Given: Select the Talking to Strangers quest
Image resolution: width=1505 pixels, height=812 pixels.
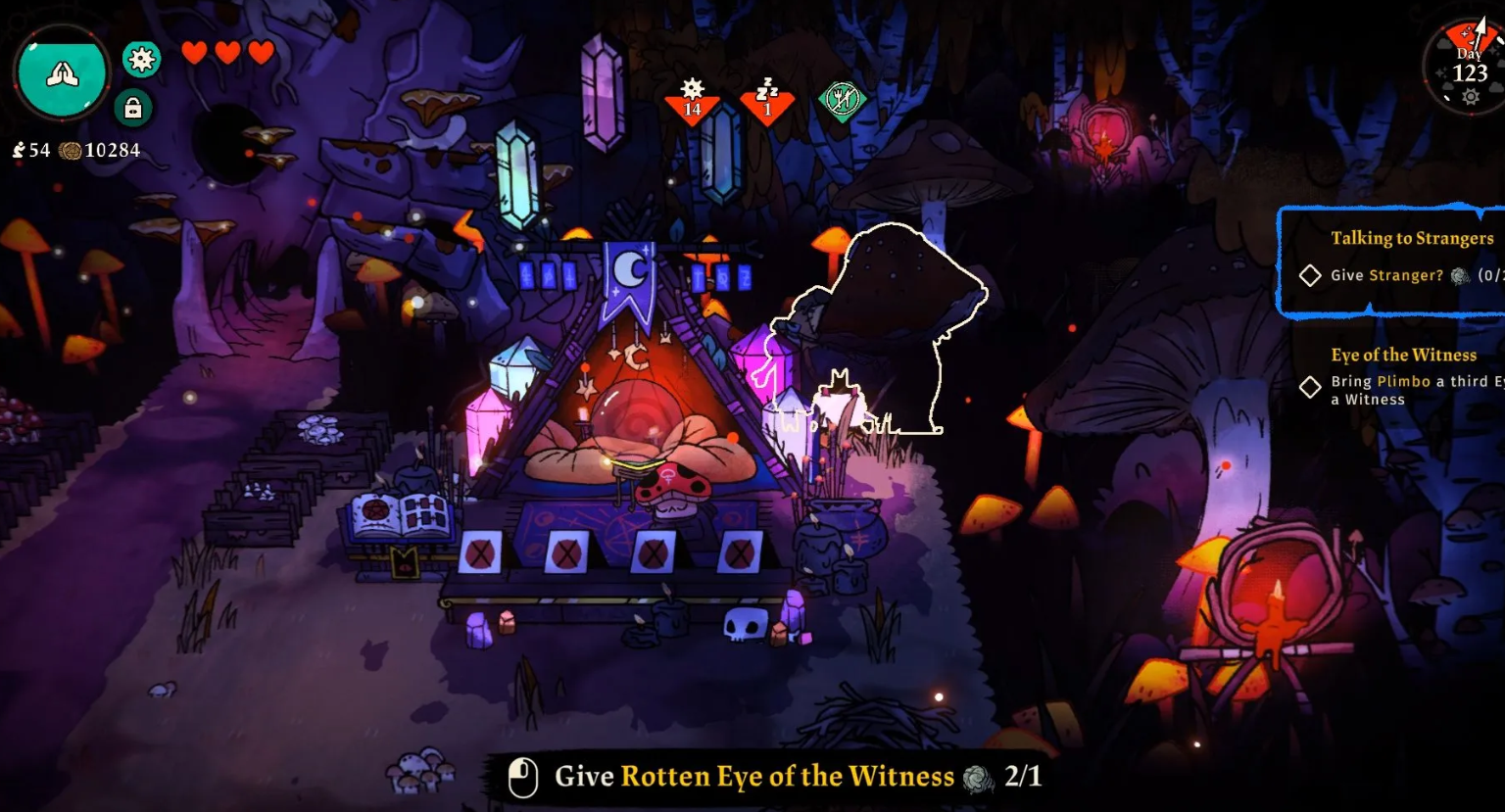Looking at the screenshot, I should pos(1411,238).
